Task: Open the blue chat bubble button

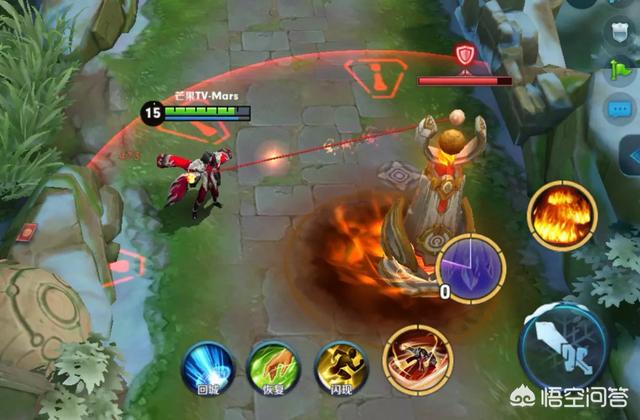Action: 617,110
